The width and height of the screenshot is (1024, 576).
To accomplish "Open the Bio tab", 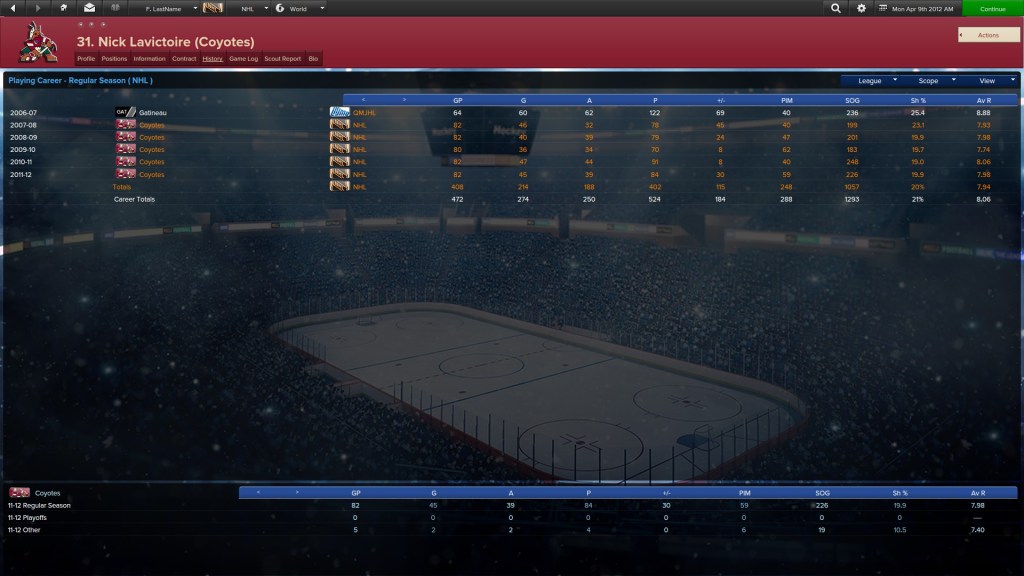I will click(x=313, y=59).
